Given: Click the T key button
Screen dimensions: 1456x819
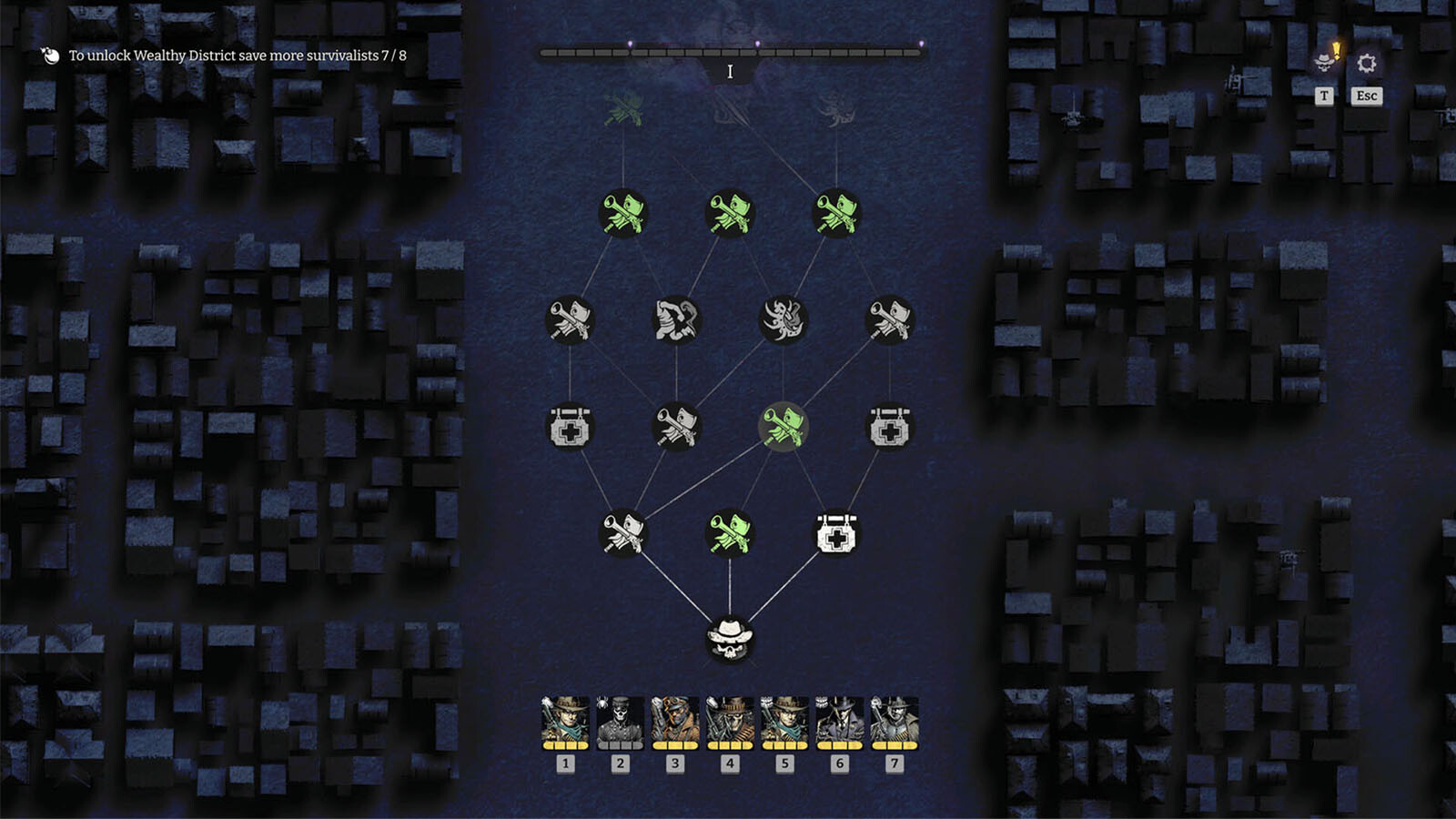Looking at the screenshot, I should [1324, 95].
